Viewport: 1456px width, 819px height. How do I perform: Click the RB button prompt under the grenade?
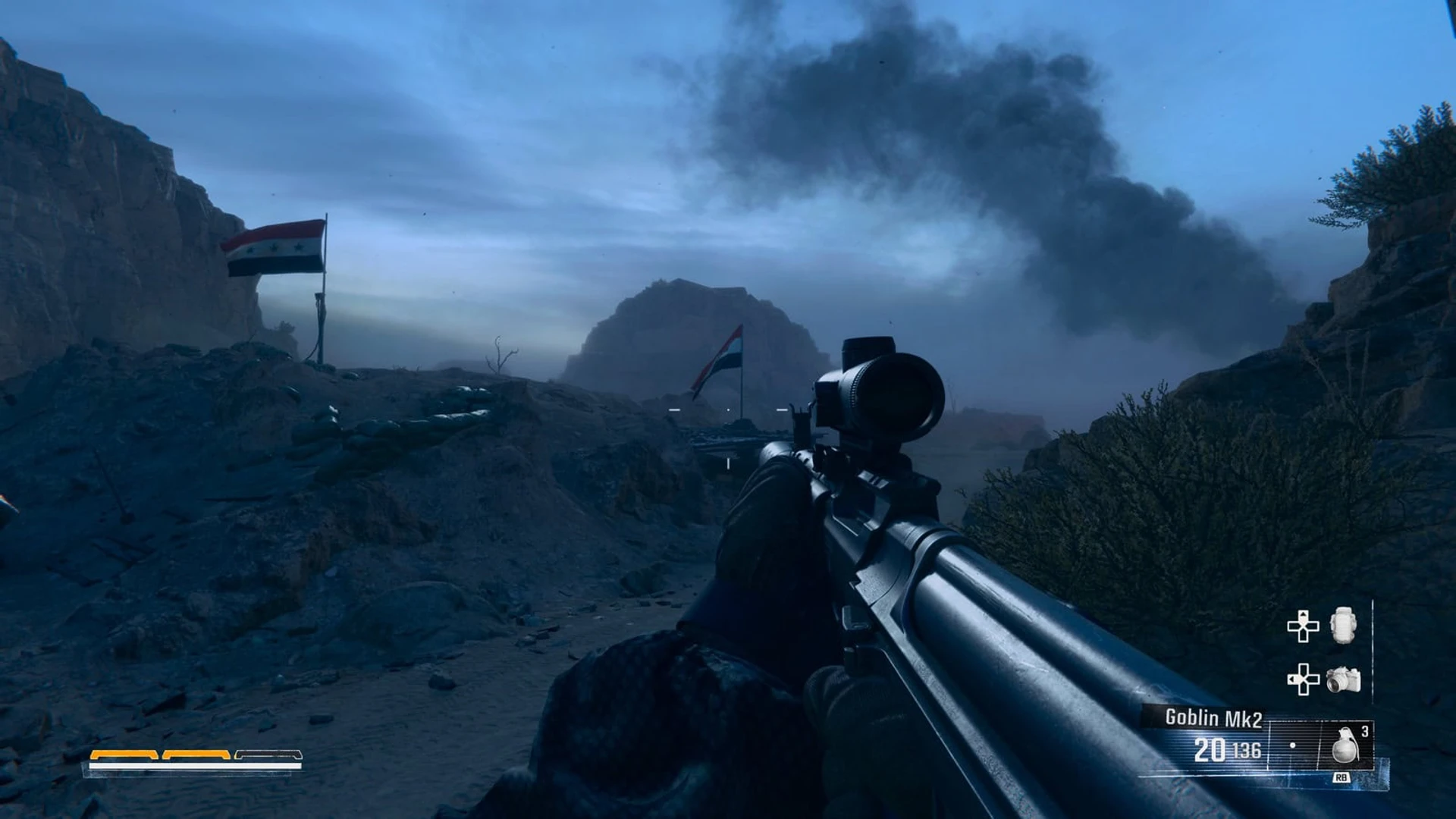1341,777
